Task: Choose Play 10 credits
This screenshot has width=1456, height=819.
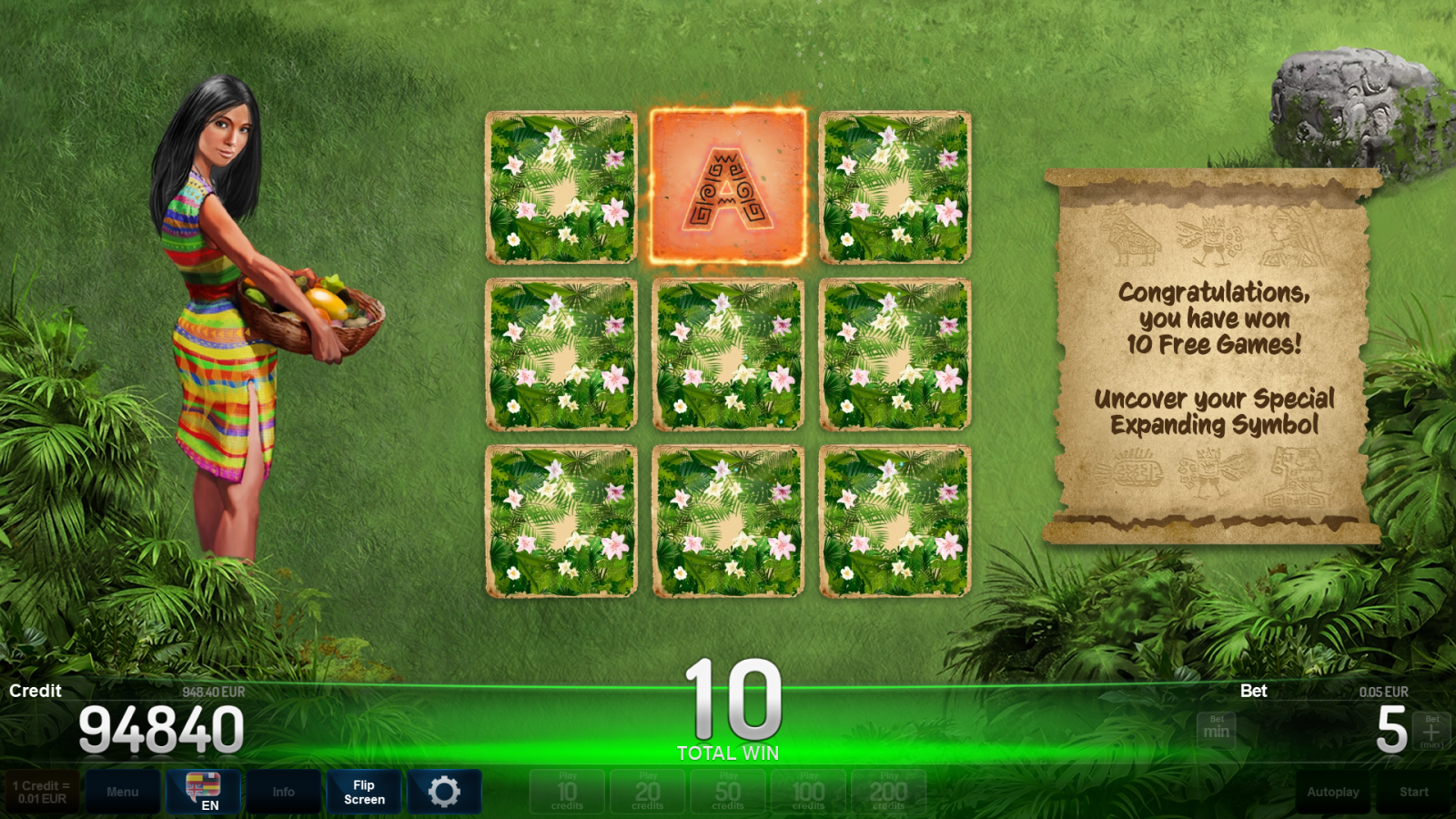Action: click(x=566, y=792)
